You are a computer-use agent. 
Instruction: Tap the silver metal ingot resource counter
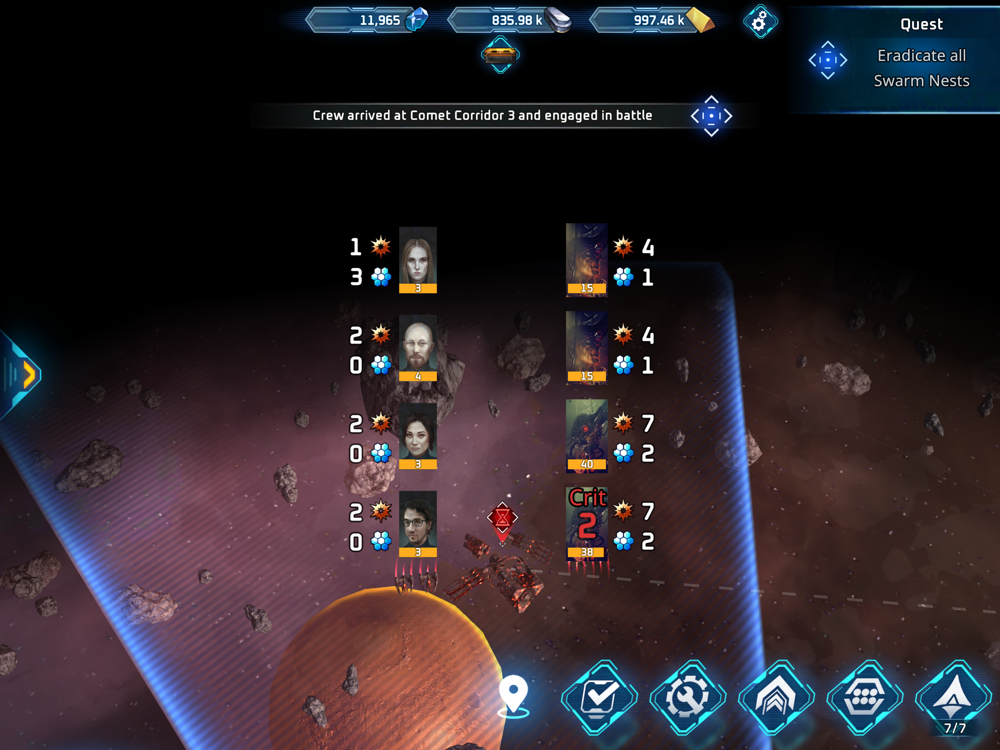[x=511, y=20]
